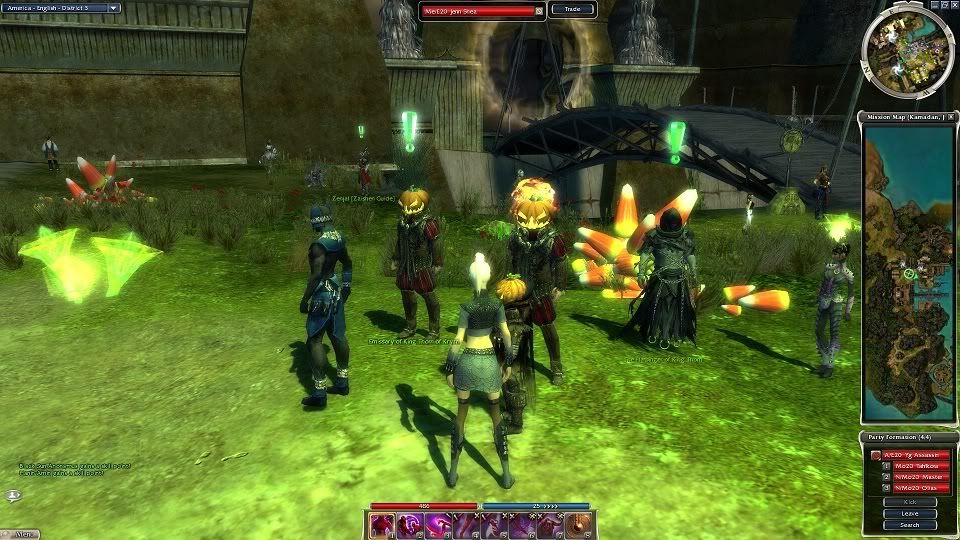Select the Yg Assassin party leader row
The width and height of the screenshot is (960, 540).
[x=915, y=454]
